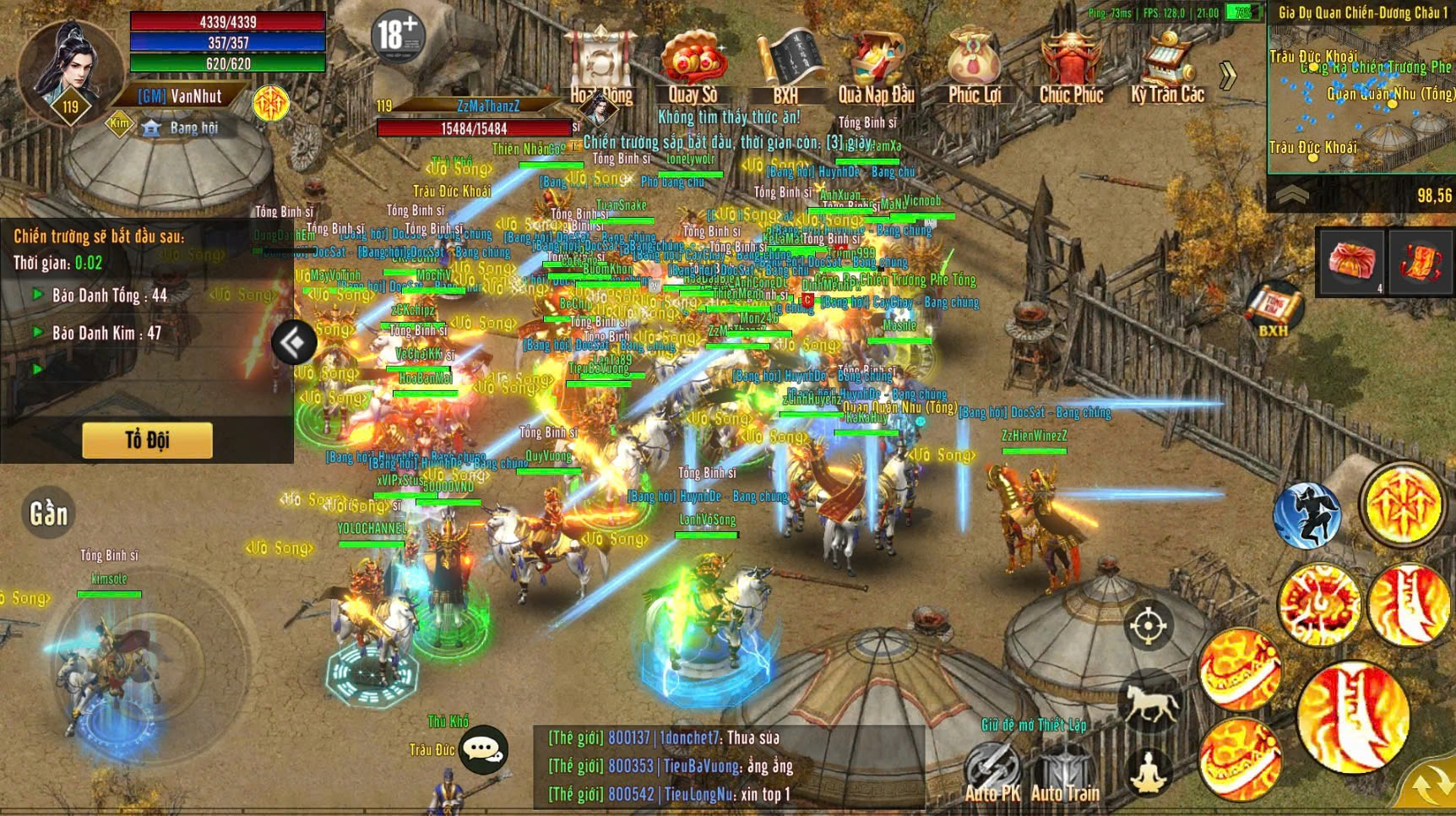Expand the top menu with arrow

pos(1228,75)
